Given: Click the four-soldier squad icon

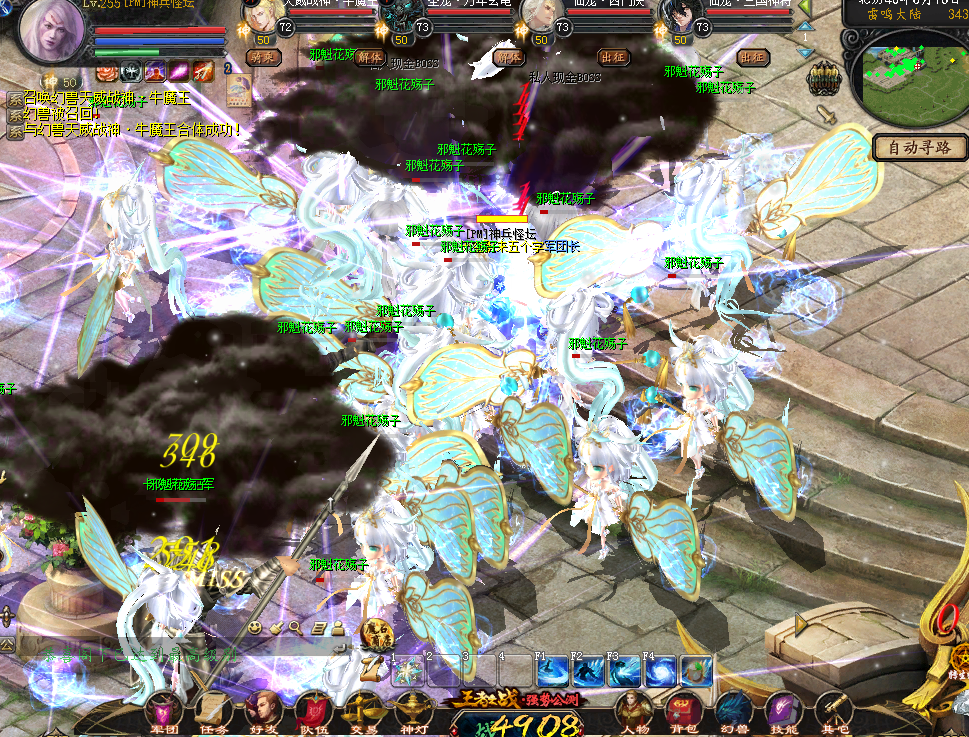Looking at the screenshot, I should [825, 76].
